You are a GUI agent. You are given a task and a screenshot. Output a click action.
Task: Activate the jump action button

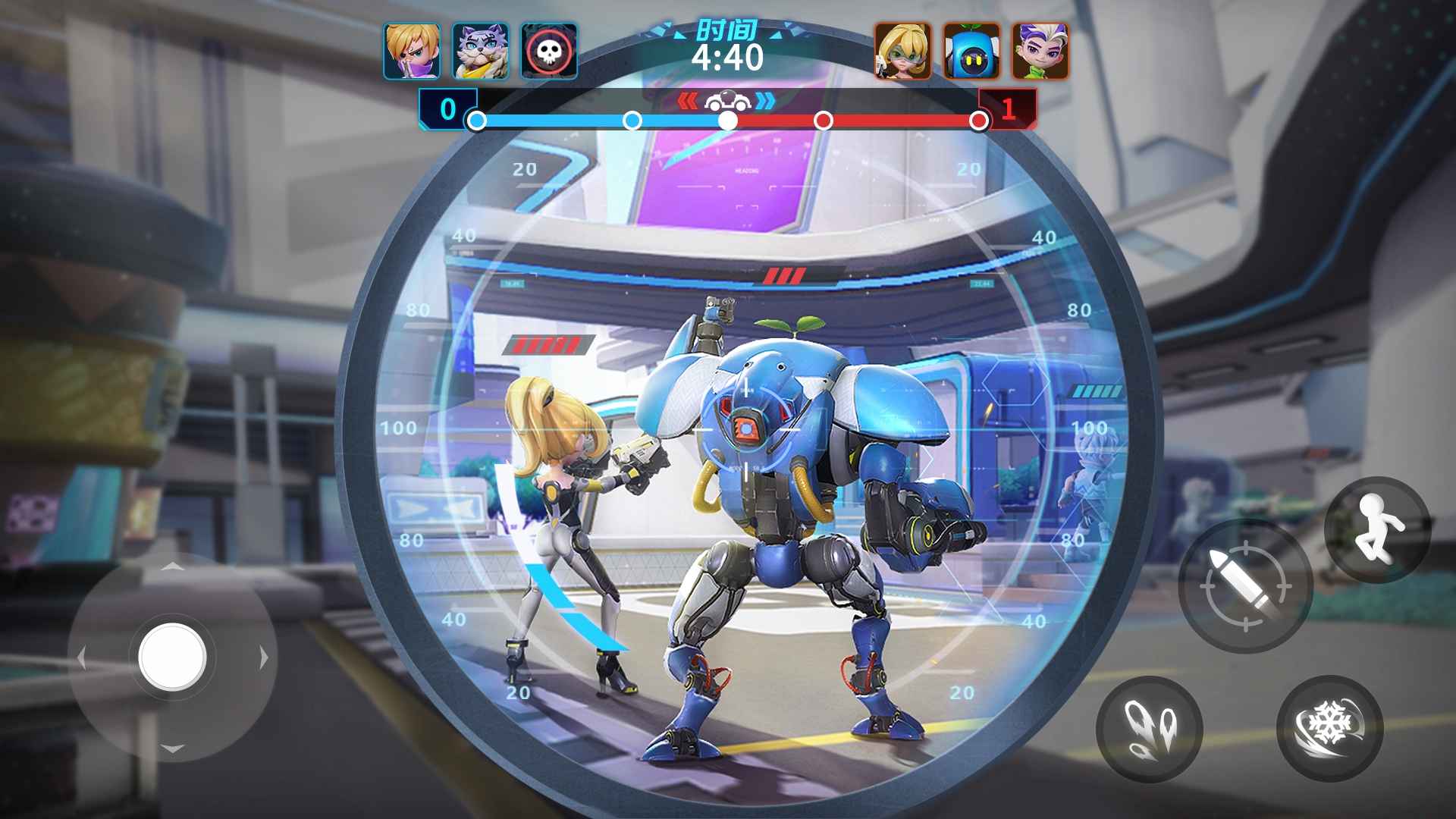point(1377,529)
